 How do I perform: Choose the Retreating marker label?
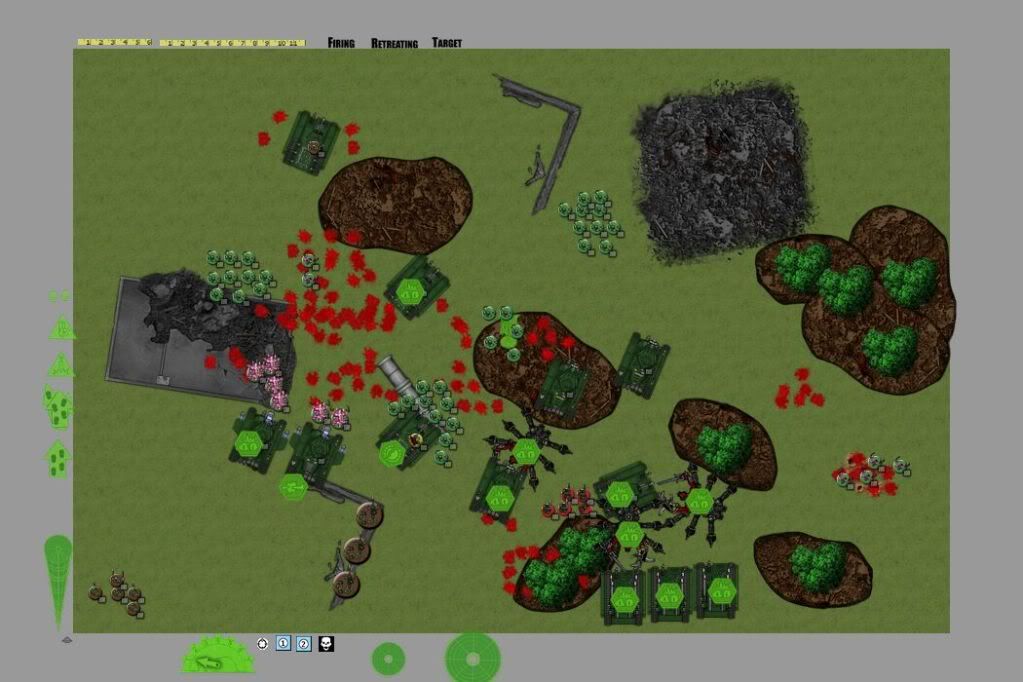pyautogui.click(x=393, y=43)
